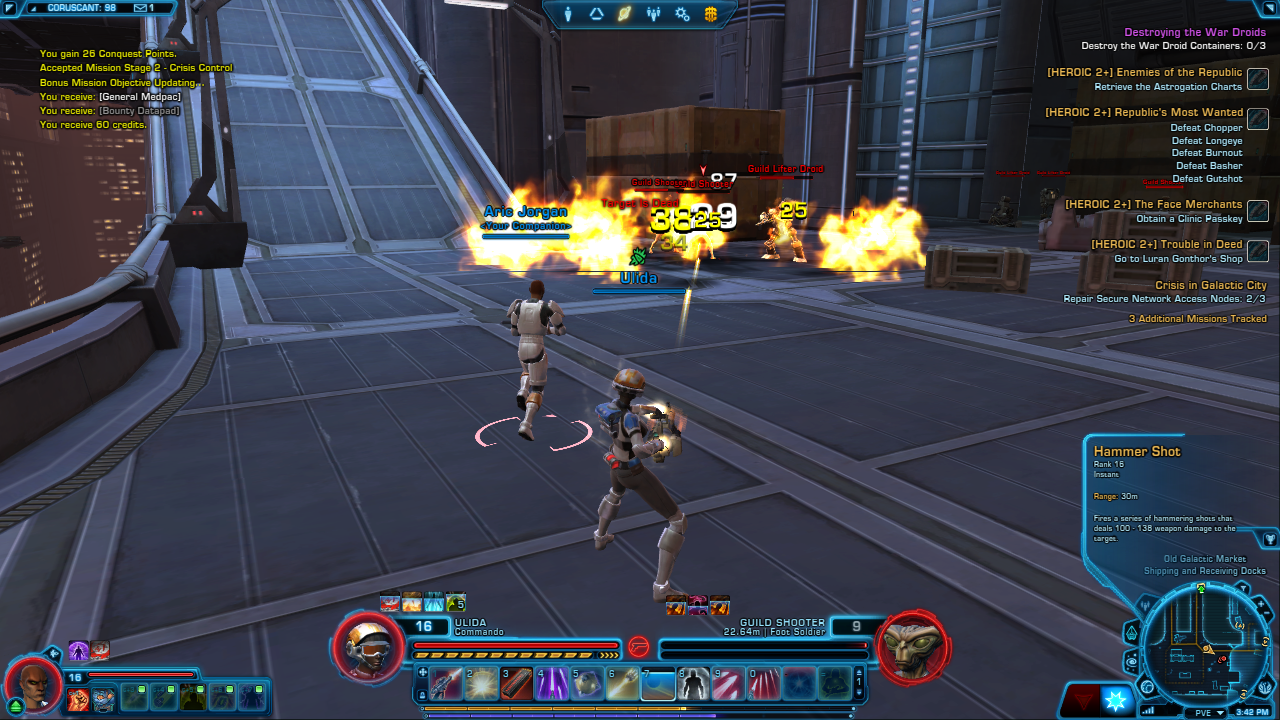Use the red explosive charge ability in slot 3

(x=517, y=684)
